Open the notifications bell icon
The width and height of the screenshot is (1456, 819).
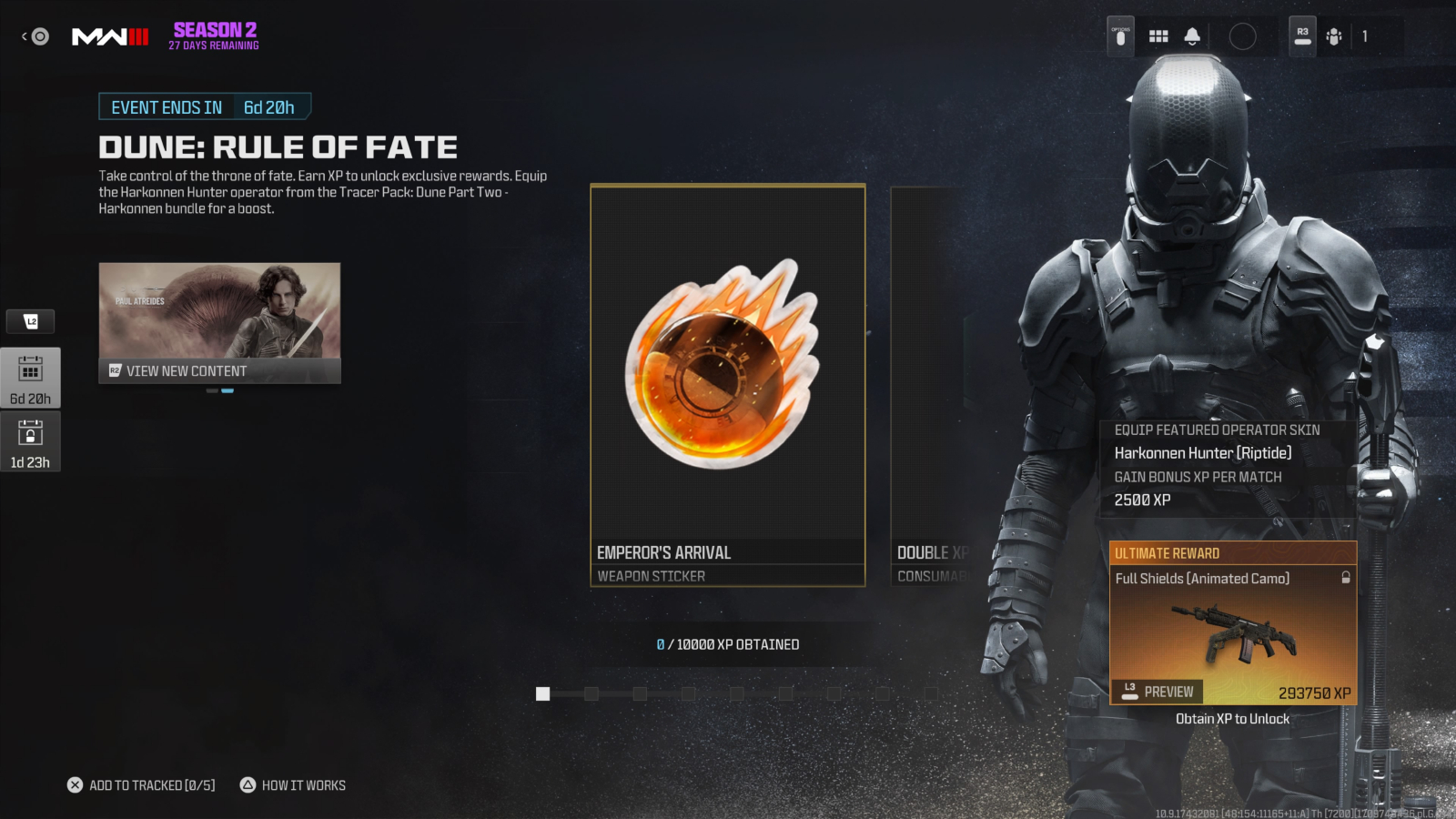[x=1190, y=35]
